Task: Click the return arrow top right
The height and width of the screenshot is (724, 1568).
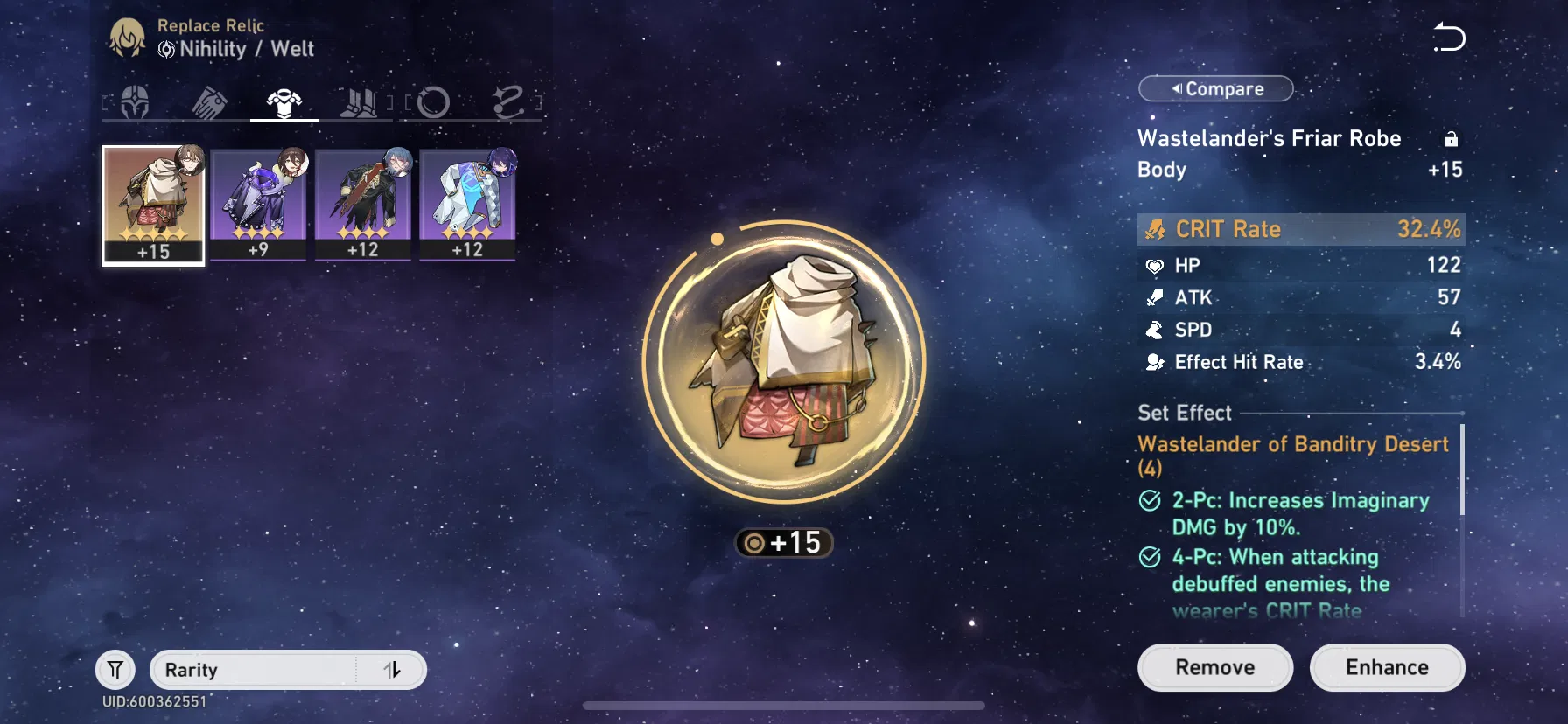Action: (x=1448, y=37)
